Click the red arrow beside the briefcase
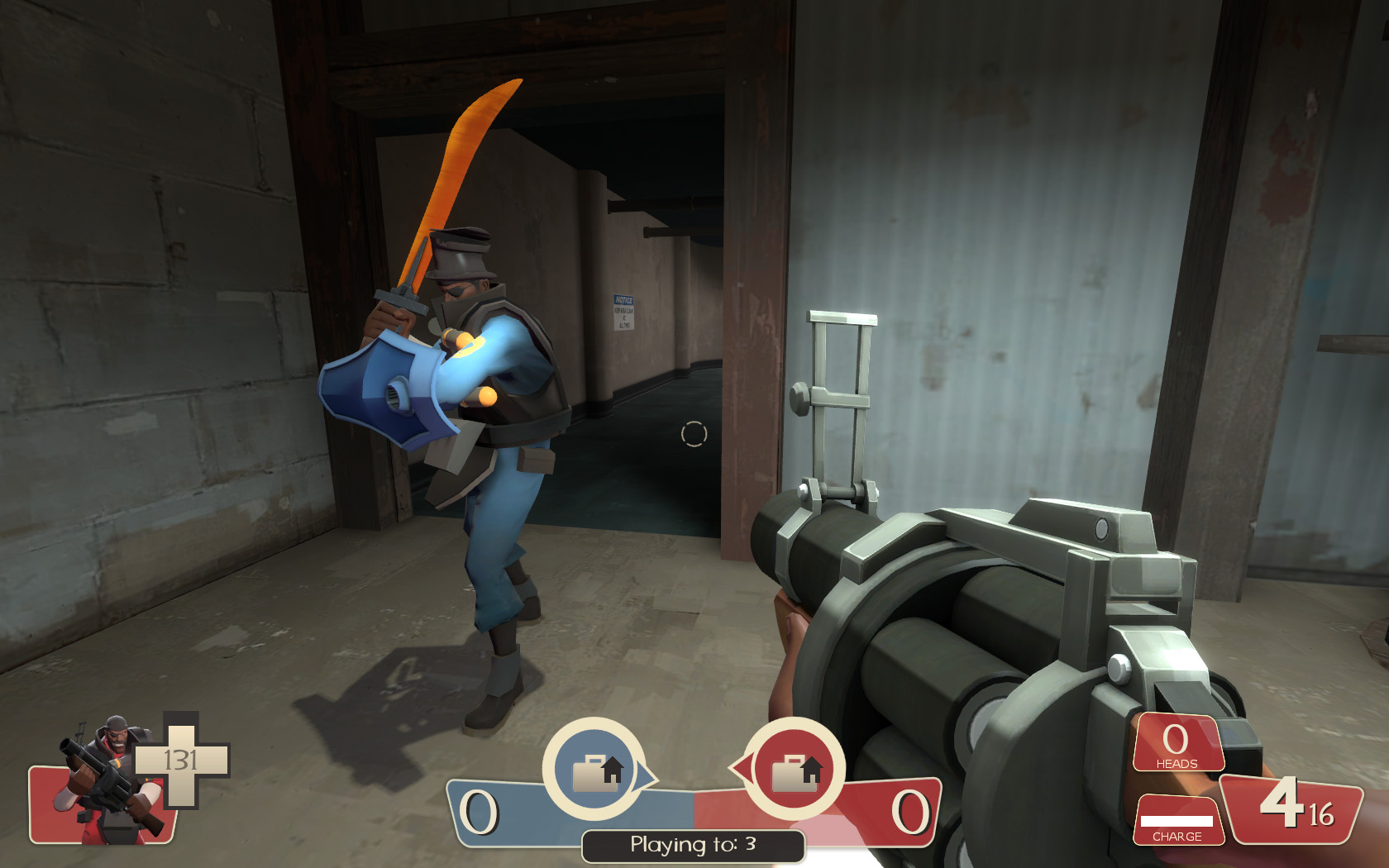 (x=742, y=767)
